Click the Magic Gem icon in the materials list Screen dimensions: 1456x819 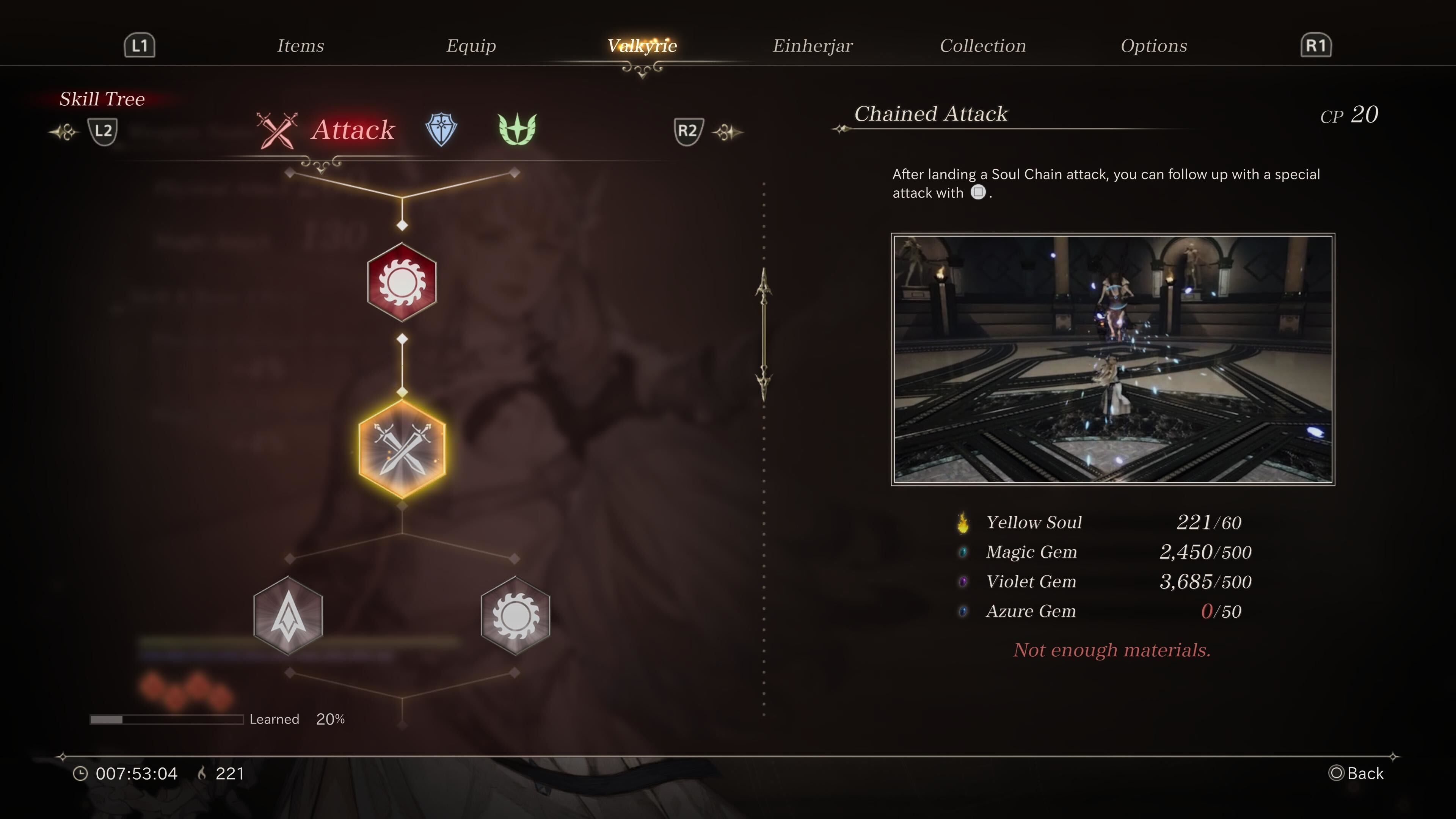964,552
